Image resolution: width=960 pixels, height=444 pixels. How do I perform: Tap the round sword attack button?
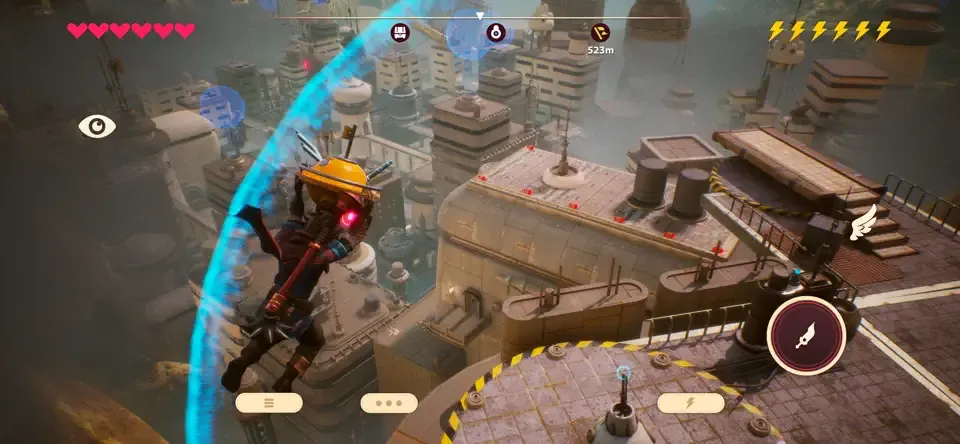click(x=806, y=335)
